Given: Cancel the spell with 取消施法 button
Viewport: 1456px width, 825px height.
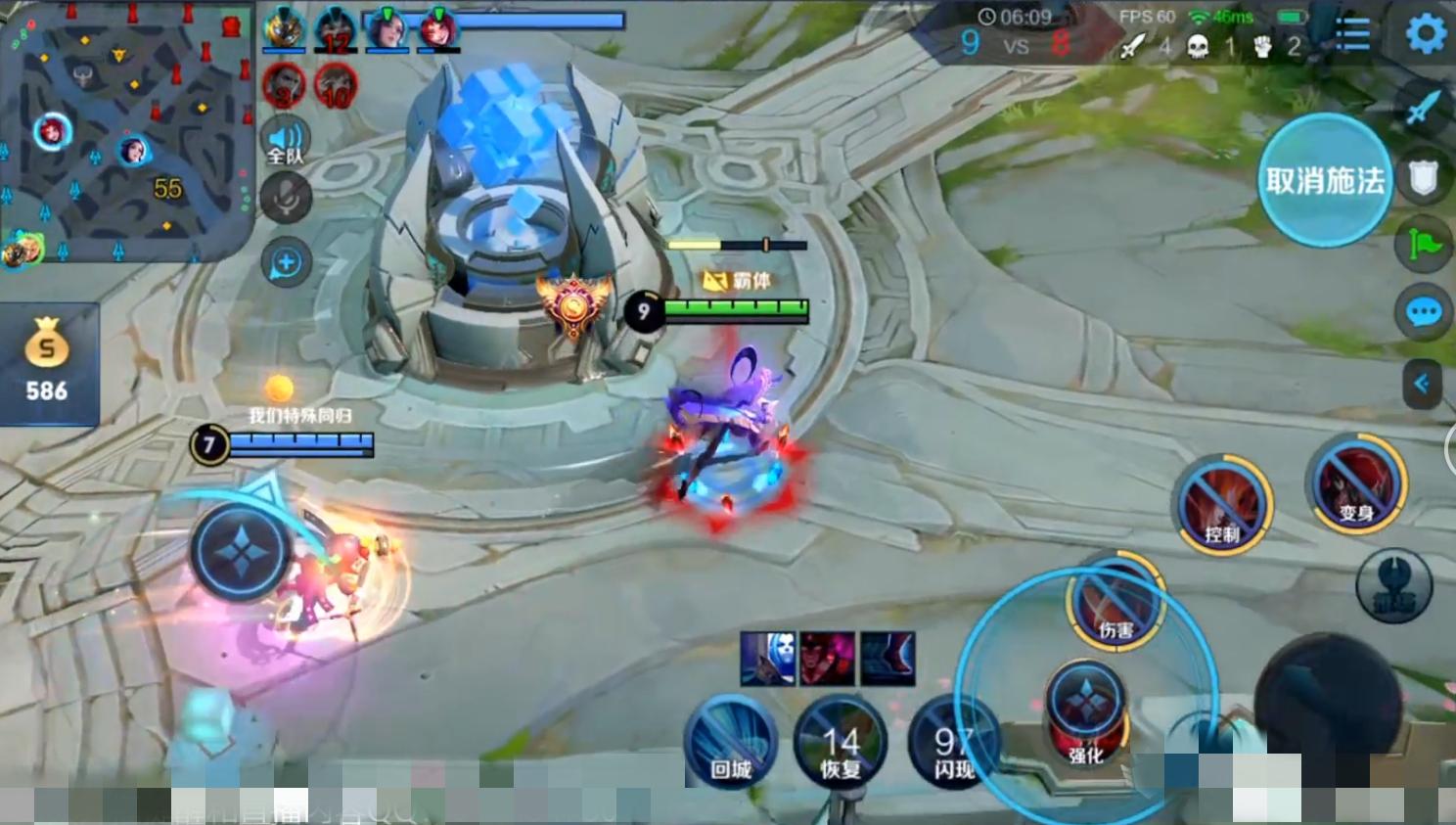Looking at the screenshot, I should (1324, 180).
